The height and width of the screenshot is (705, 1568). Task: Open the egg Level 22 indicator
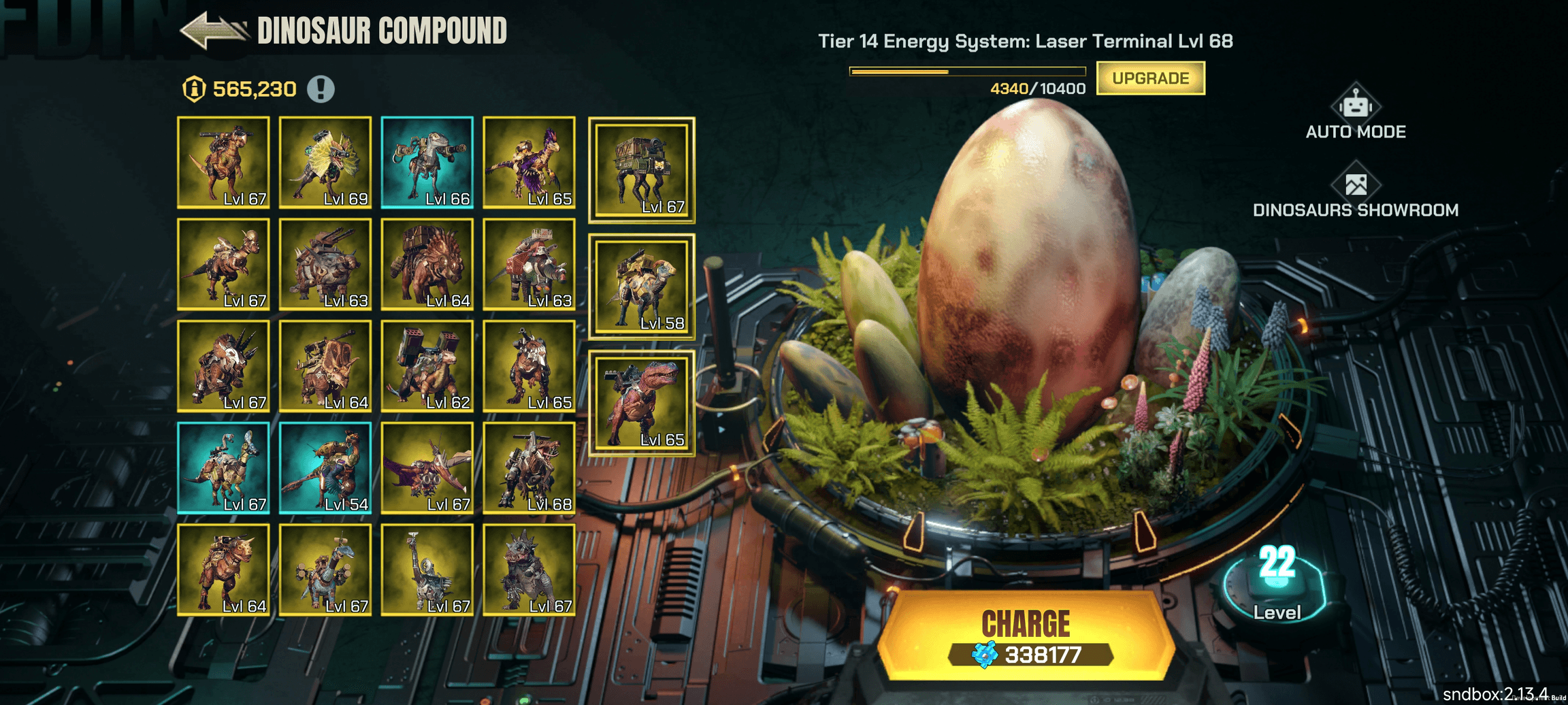tap(1276, 583)
